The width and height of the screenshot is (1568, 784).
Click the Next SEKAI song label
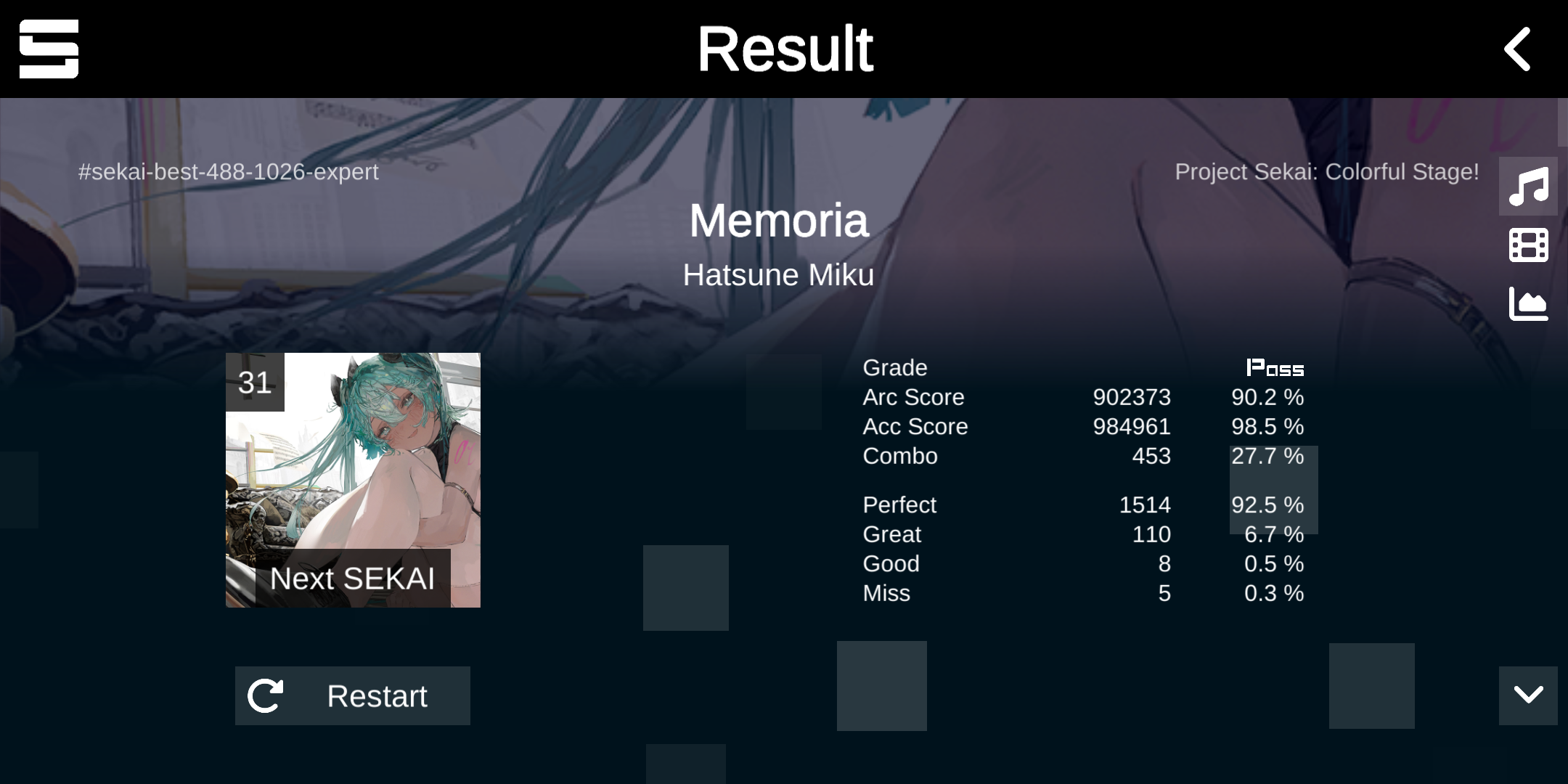pyautogui.click(x=353, y=579)
